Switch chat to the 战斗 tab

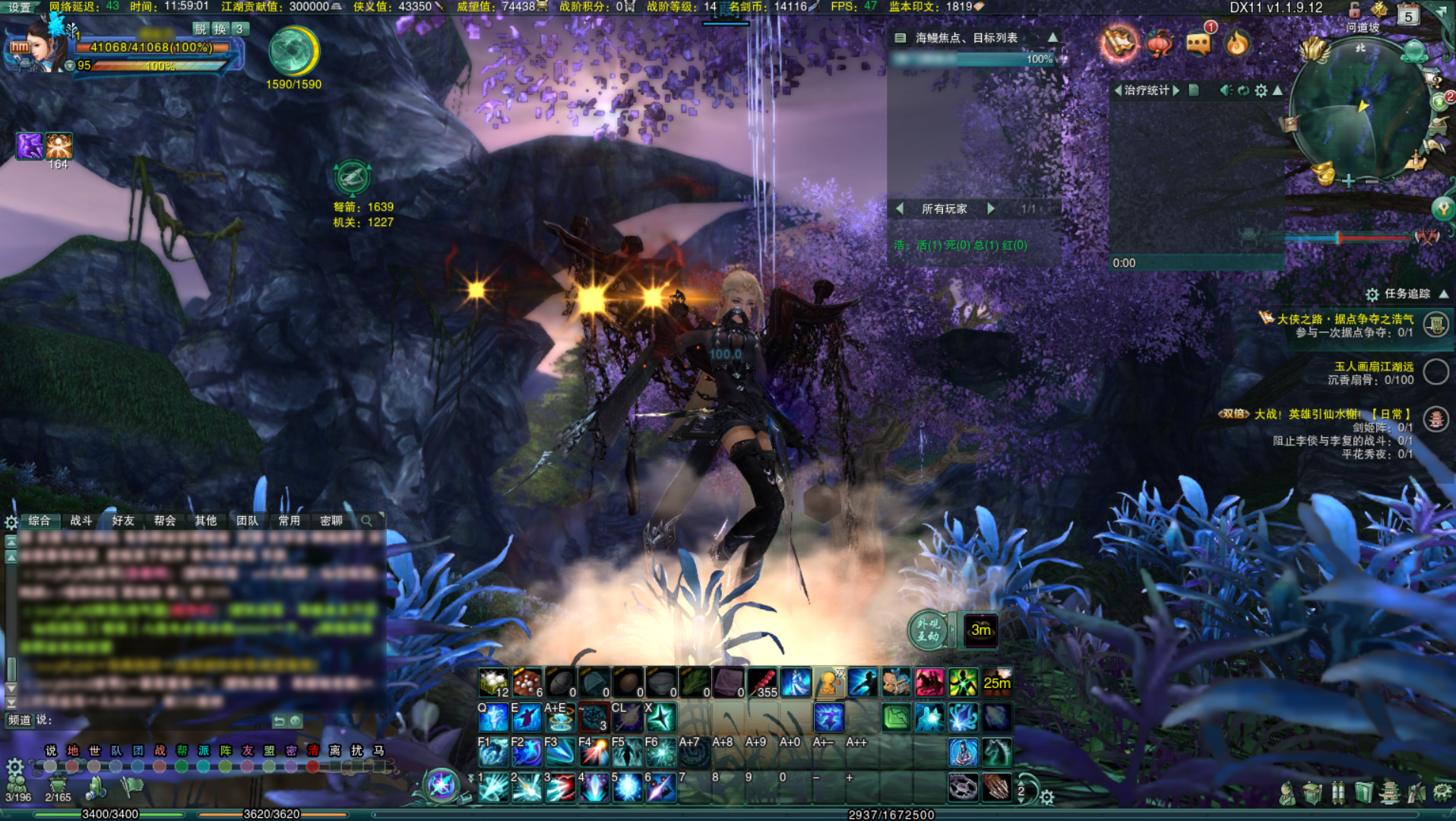click(x=81, y=521)
